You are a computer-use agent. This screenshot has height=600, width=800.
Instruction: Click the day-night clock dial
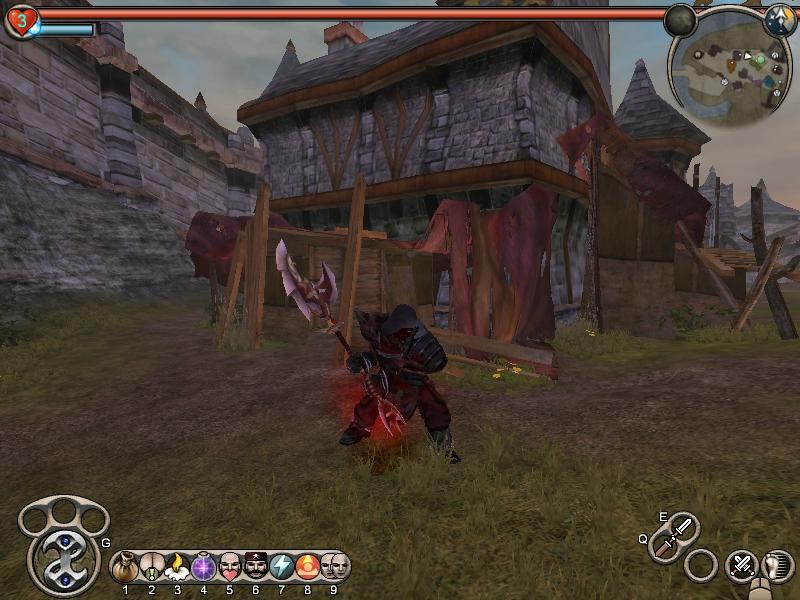[780, 19]
